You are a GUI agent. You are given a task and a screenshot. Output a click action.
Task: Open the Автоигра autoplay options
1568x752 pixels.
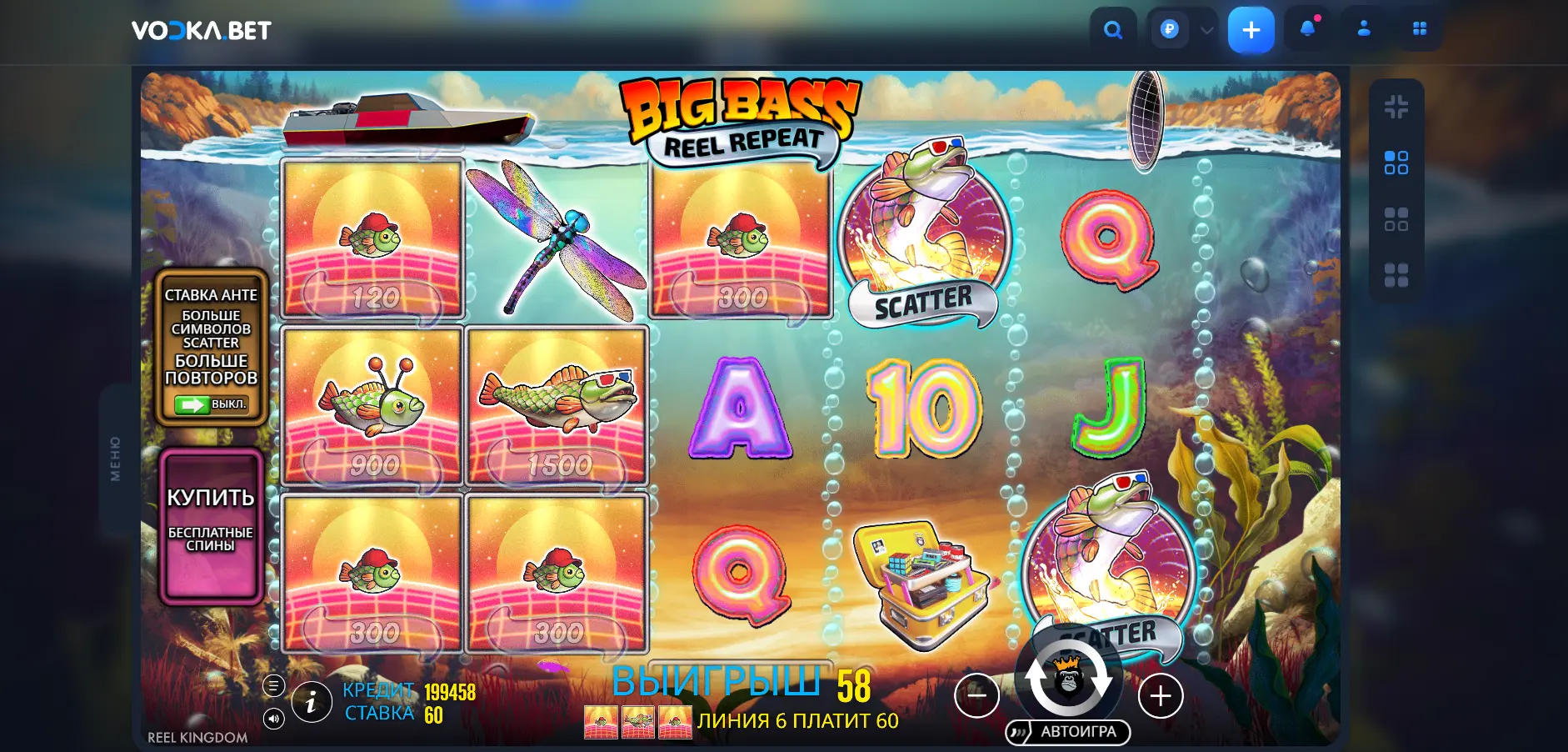(x=1068, y=732)
